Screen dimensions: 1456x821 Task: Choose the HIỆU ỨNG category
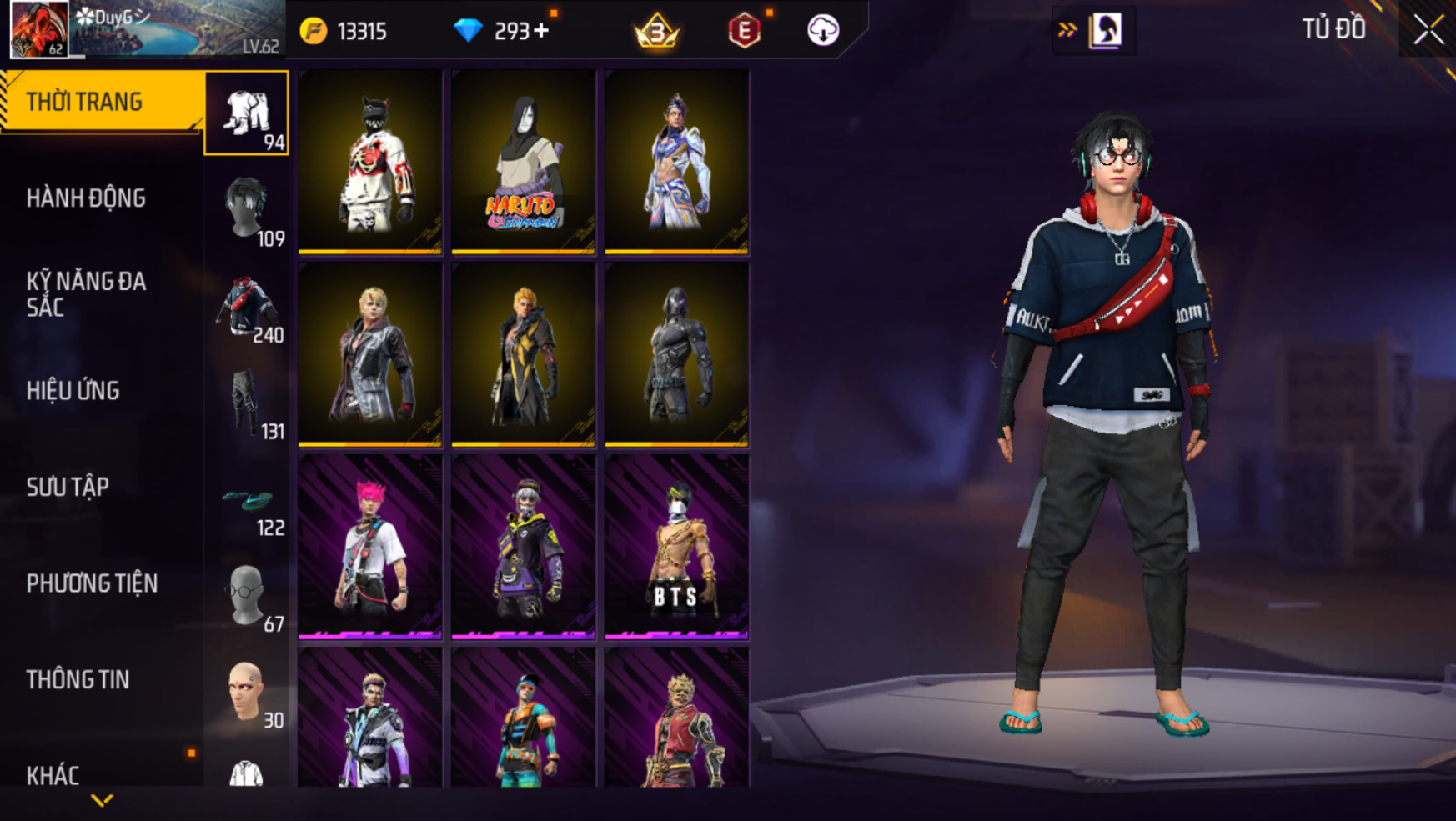(x=73, y=391)
